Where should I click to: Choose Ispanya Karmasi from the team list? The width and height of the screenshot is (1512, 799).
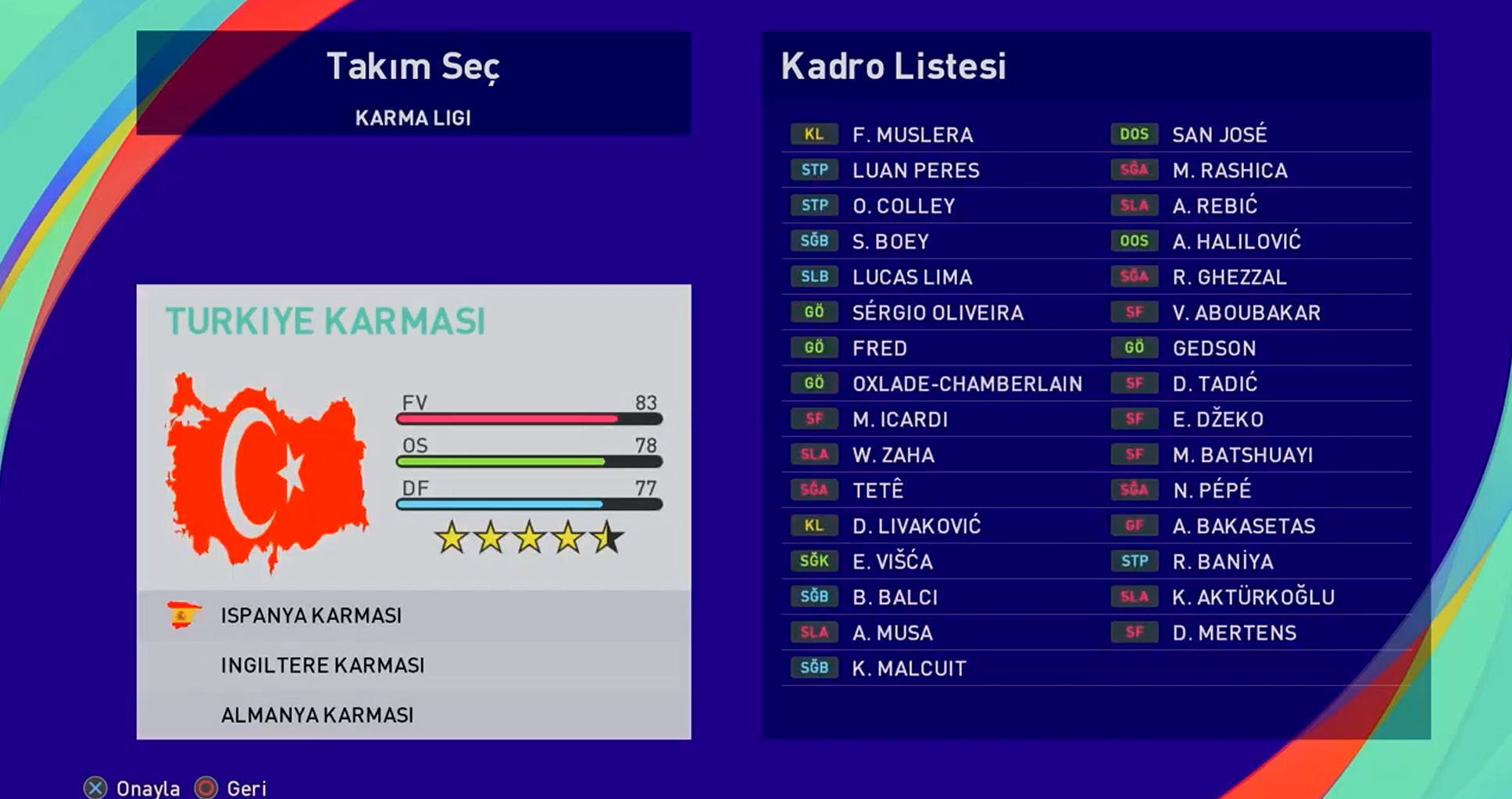pyautogui.click(x=311, y=616)
